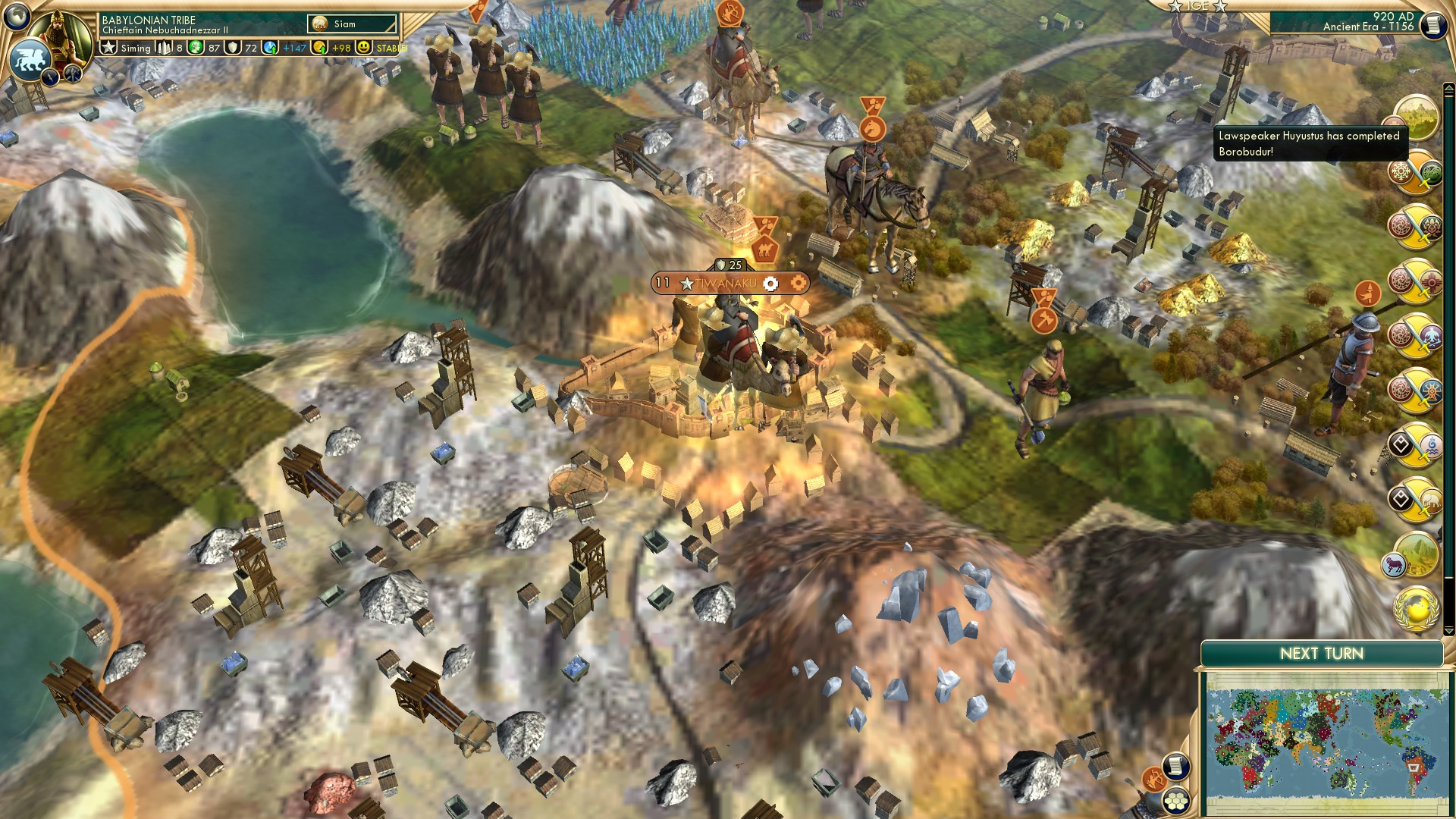The image size is (1456, 819).
Task: Open the production gear on Tiwanaku's city banner
Action: 771,282
